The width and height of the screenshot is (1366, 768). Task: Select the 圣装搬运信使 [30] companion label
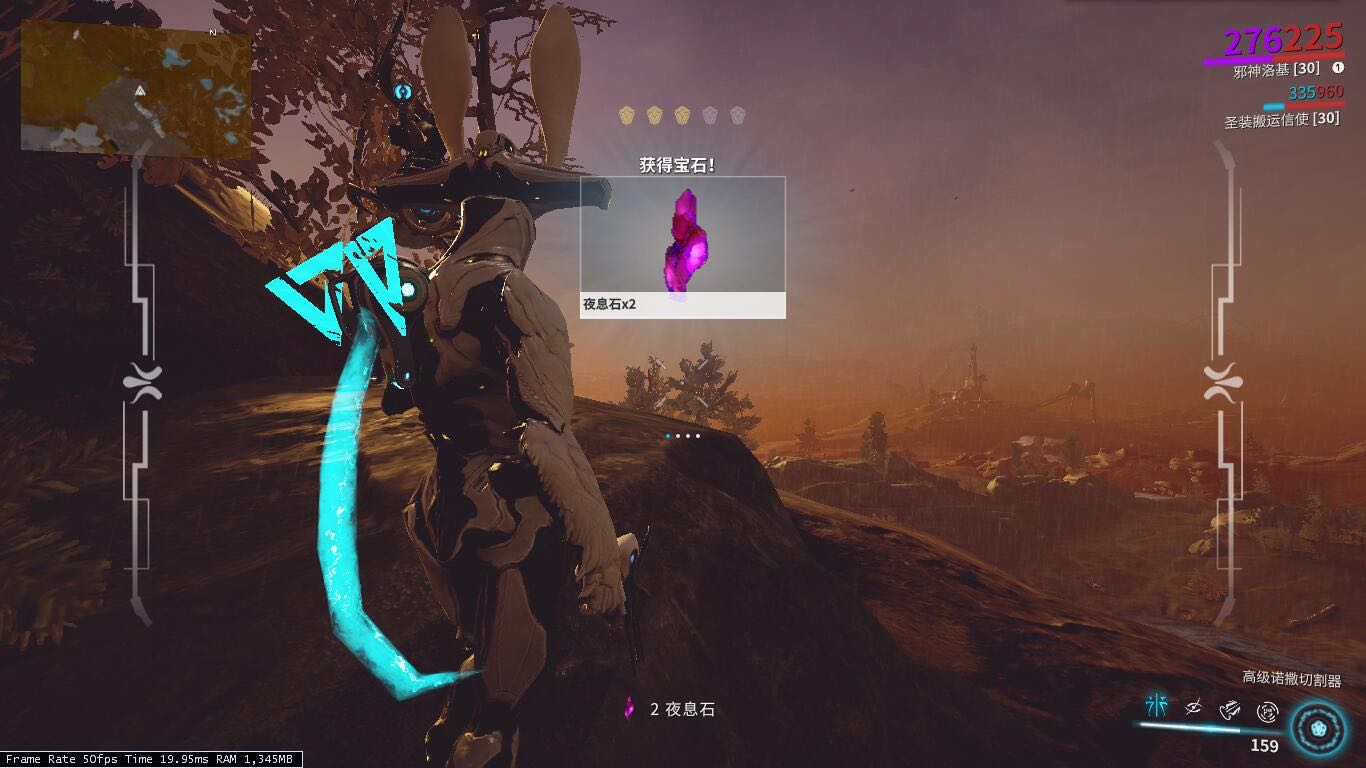(1282, 120)
